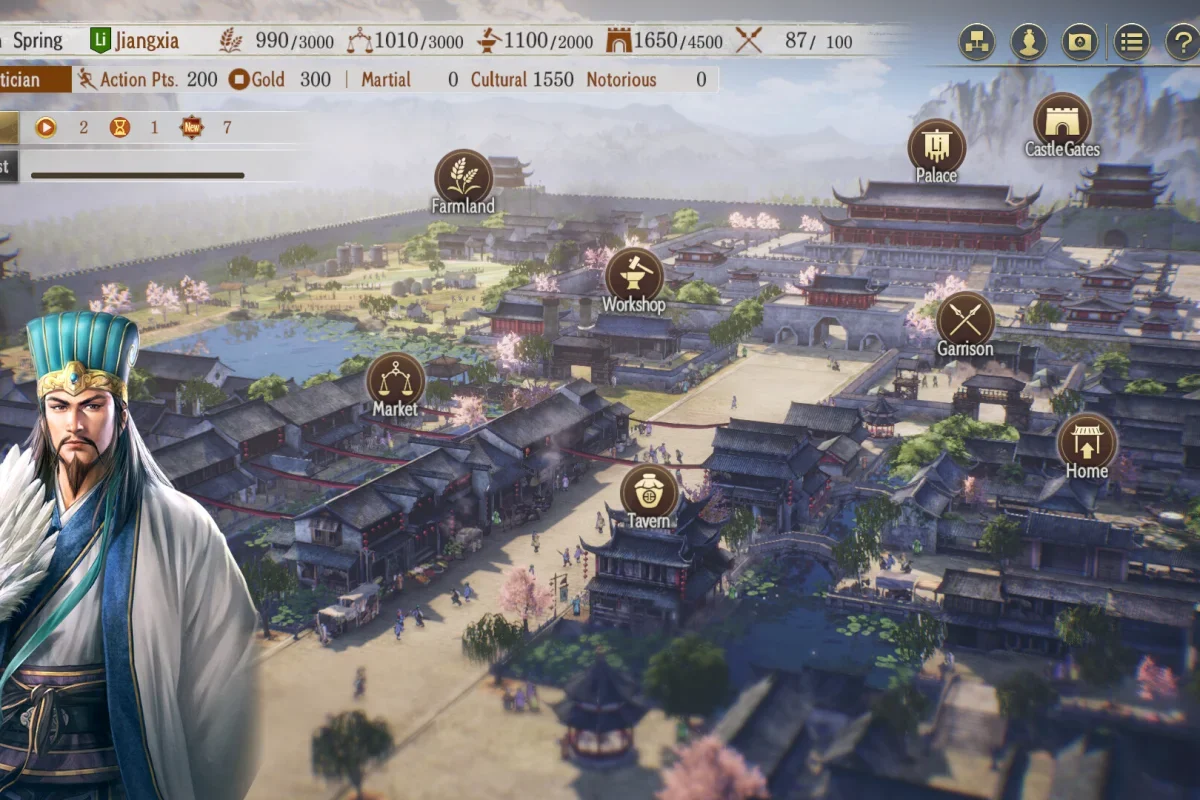The width and height of the screenshot is (1200, 800).
Task: Go to the Tavern
Action: coord(649,491)
